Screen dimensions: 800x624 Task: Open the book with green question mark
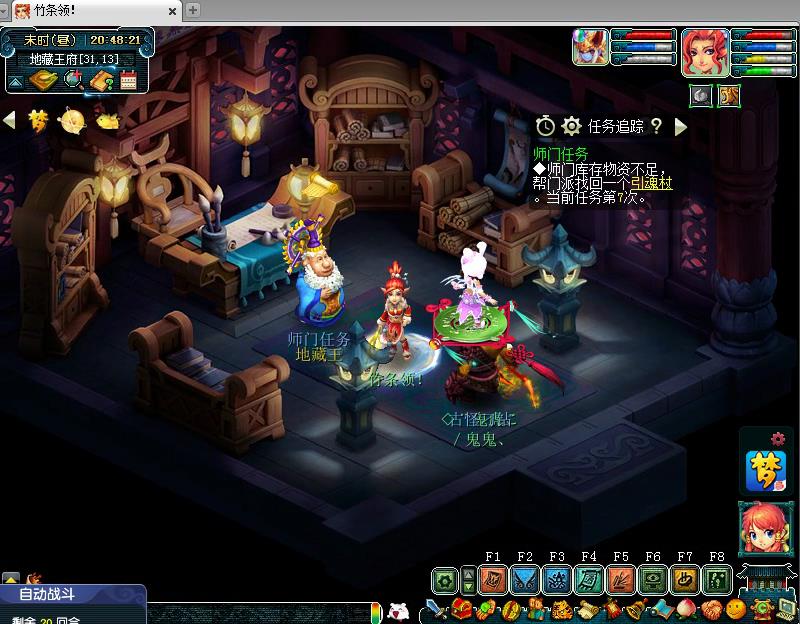[100, 80]
